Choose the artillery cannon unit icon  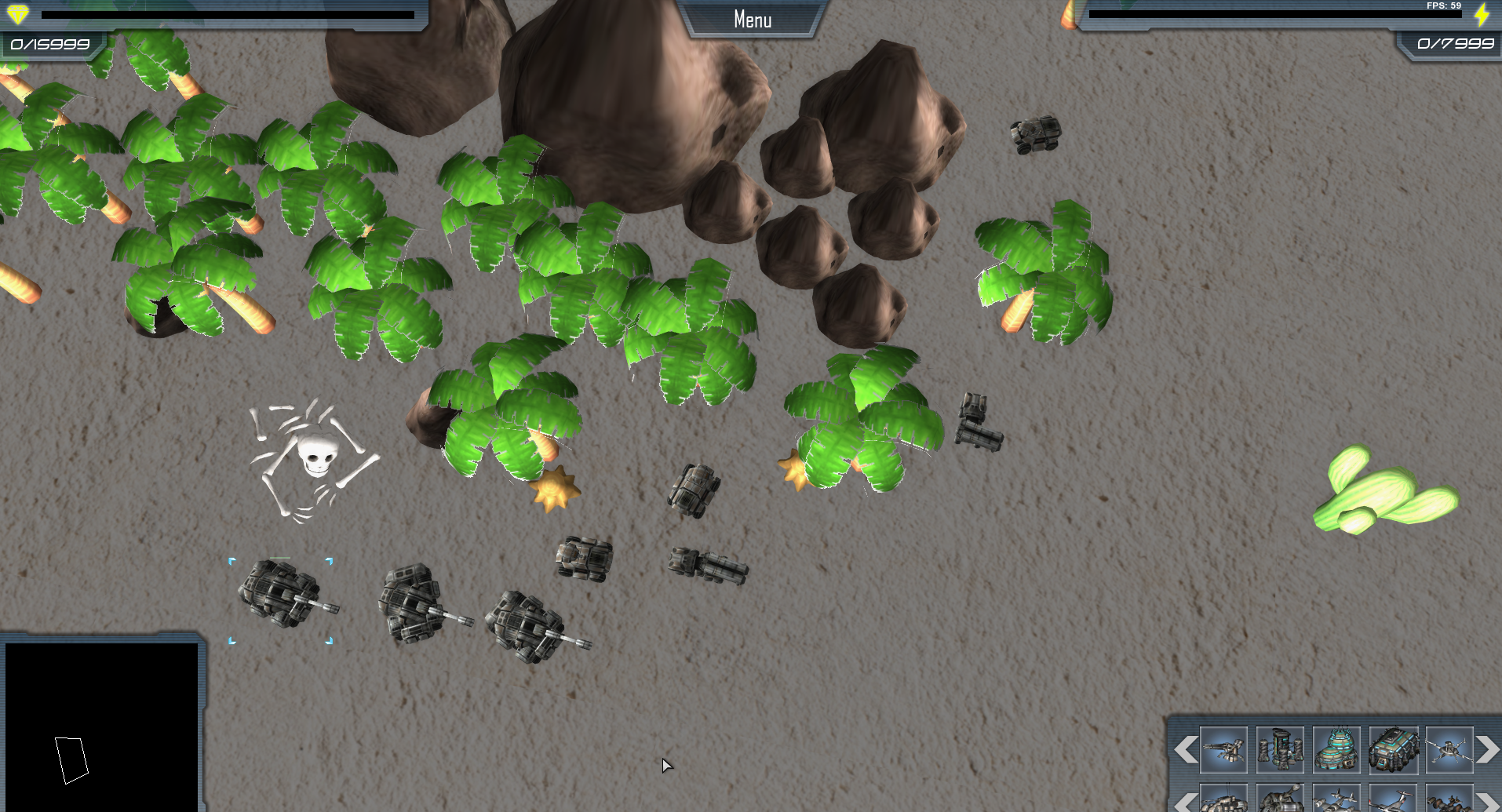coord(1279,802)
